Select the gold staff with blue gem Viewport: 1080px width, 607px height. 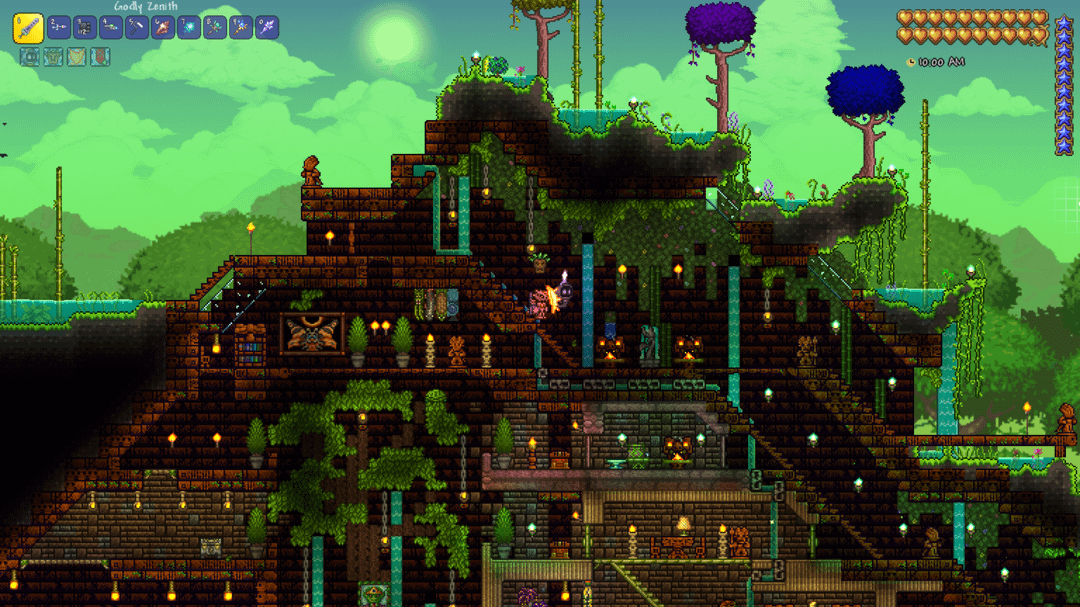click(241, 27)
